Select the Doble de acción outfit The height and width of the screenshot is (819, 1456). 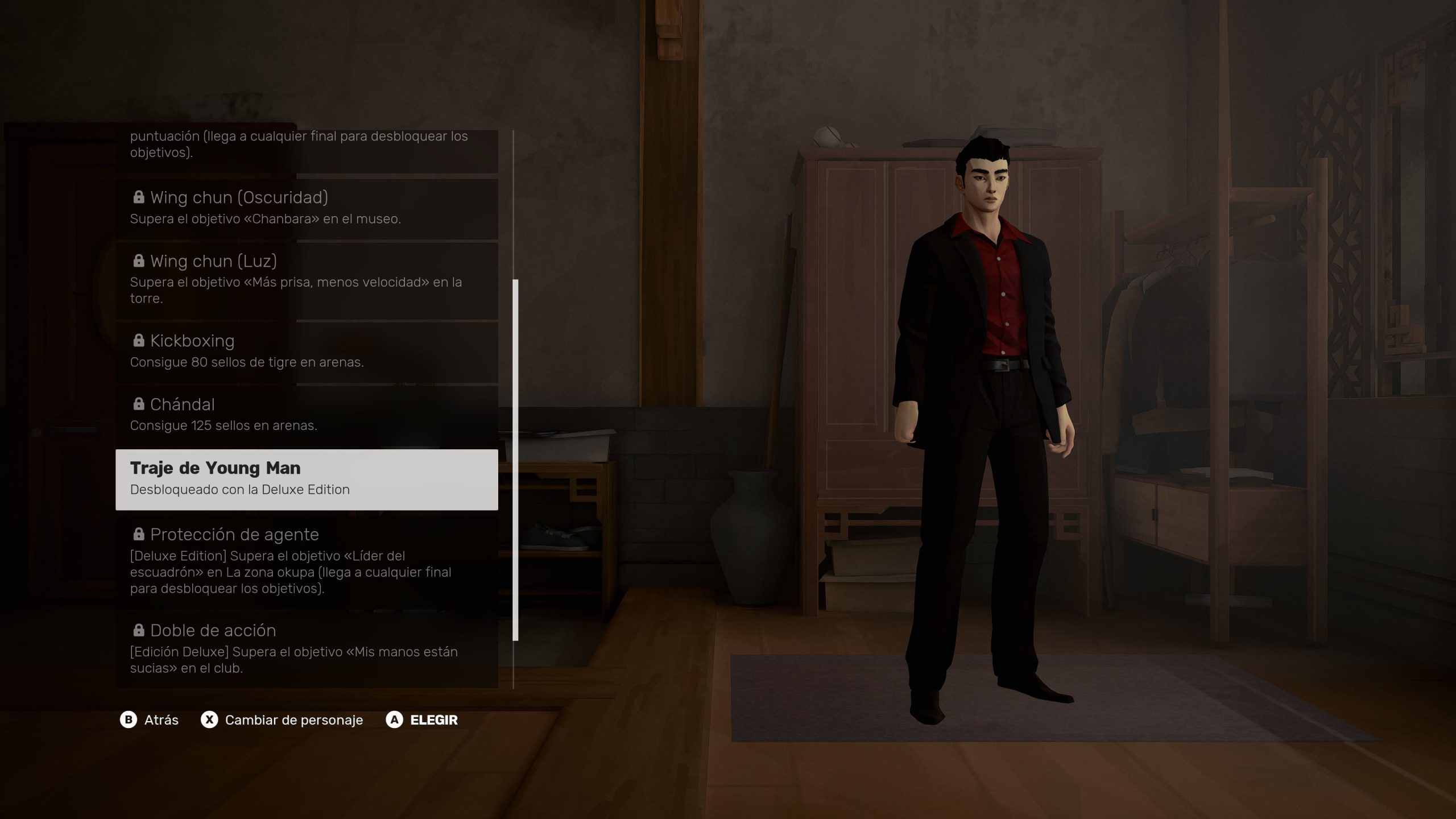307,648
